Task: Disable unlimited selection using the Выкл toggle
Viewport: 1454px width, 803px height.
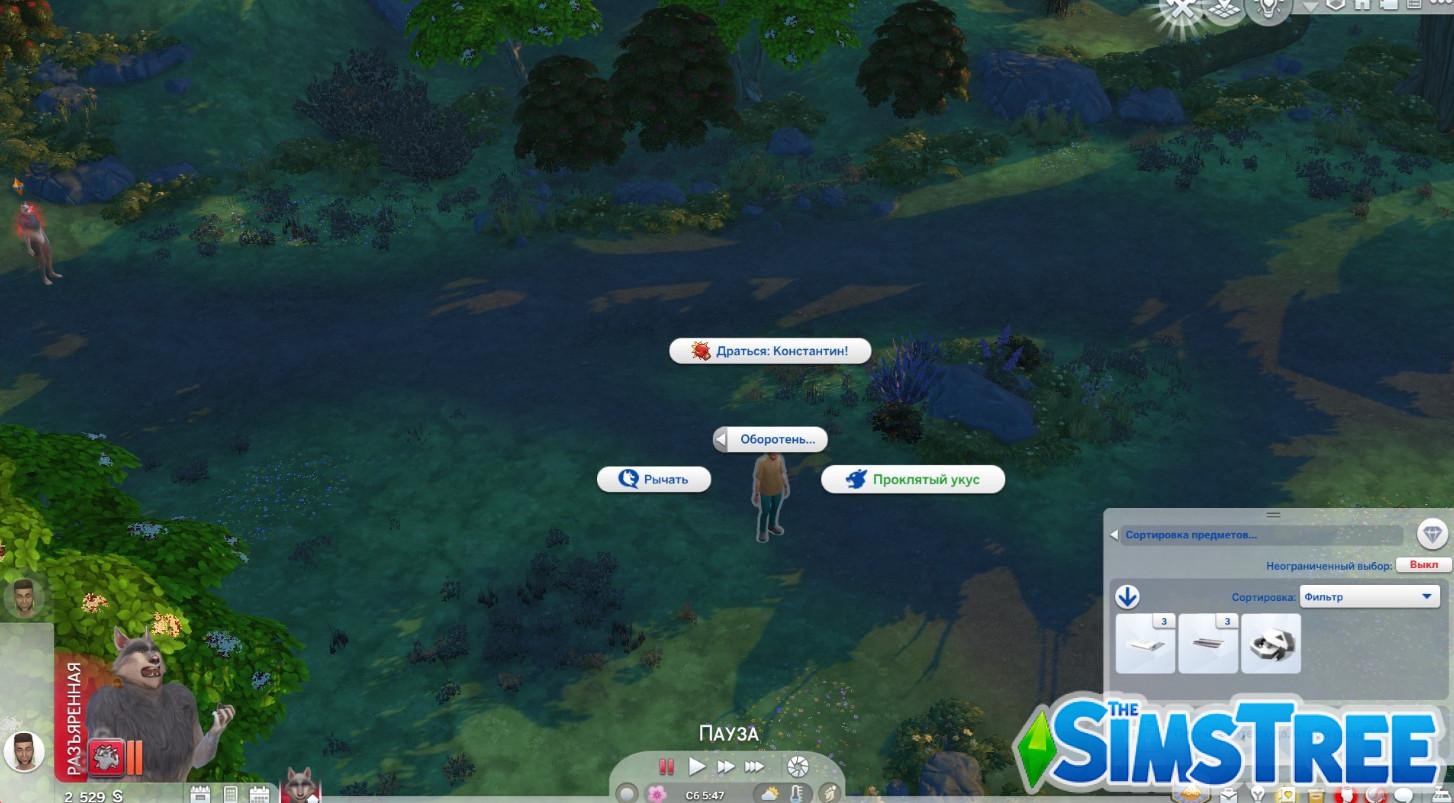Action: (1423, 563)
